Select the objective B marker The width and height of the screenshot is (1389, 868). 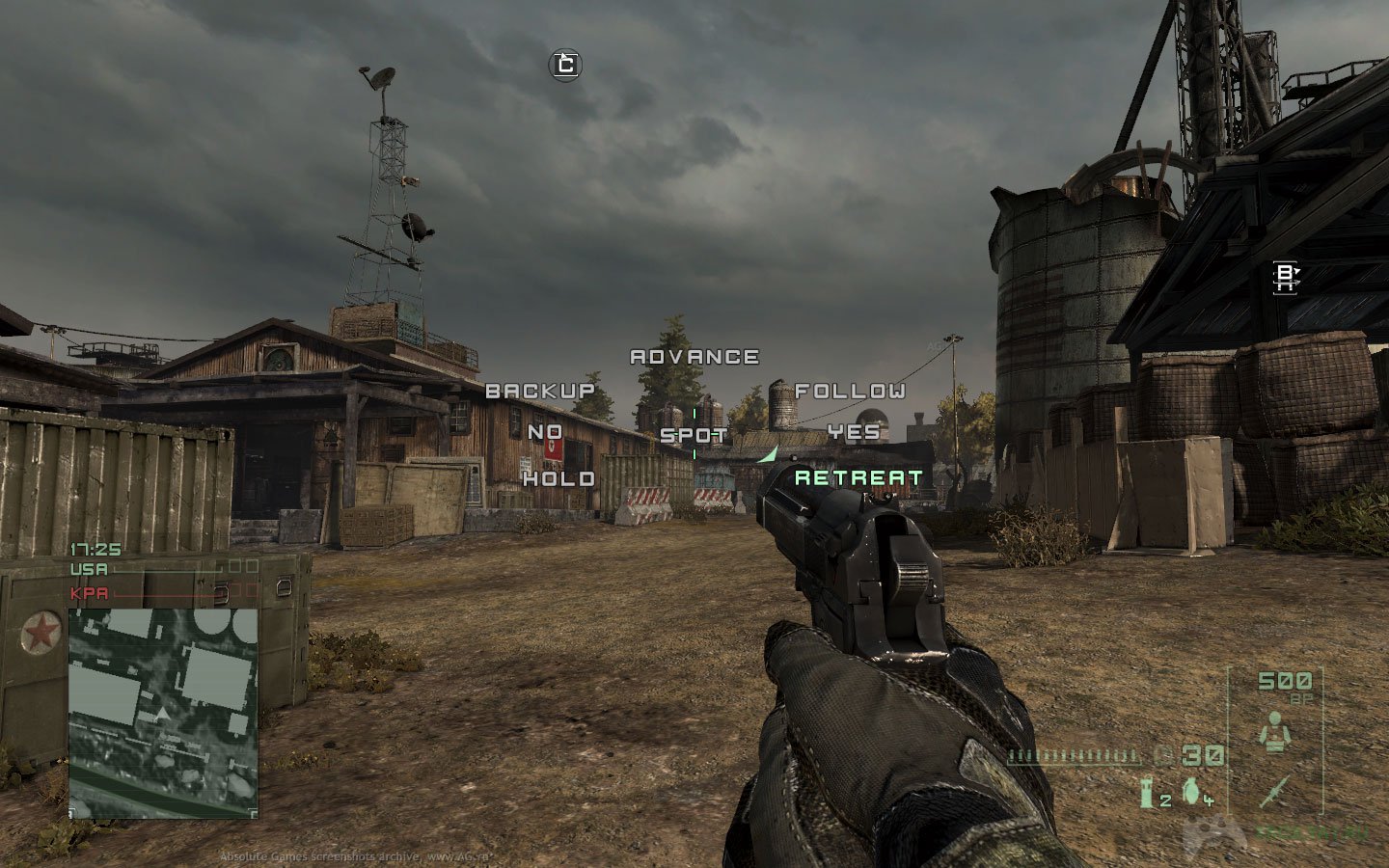coord(1285,277)
